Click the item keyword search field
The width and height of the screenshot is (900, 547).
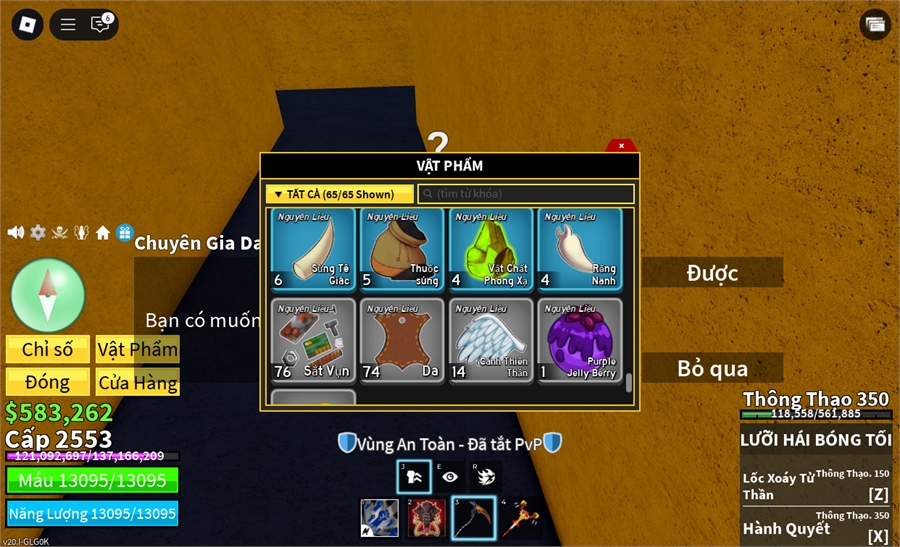pyautogui.click(x=526, y=194)
